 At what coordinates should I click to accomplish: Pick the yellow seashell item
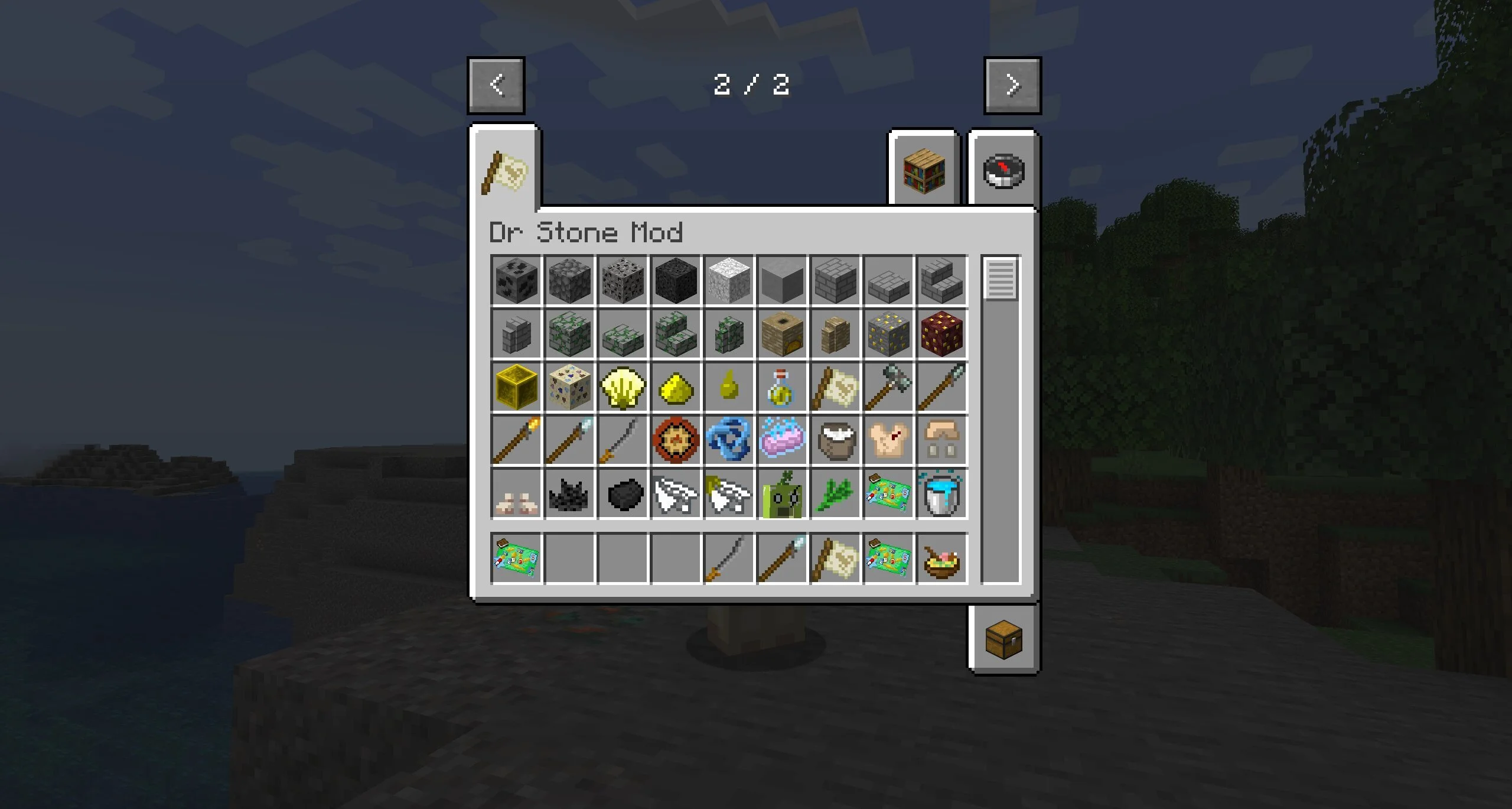(x=622, y=388)
